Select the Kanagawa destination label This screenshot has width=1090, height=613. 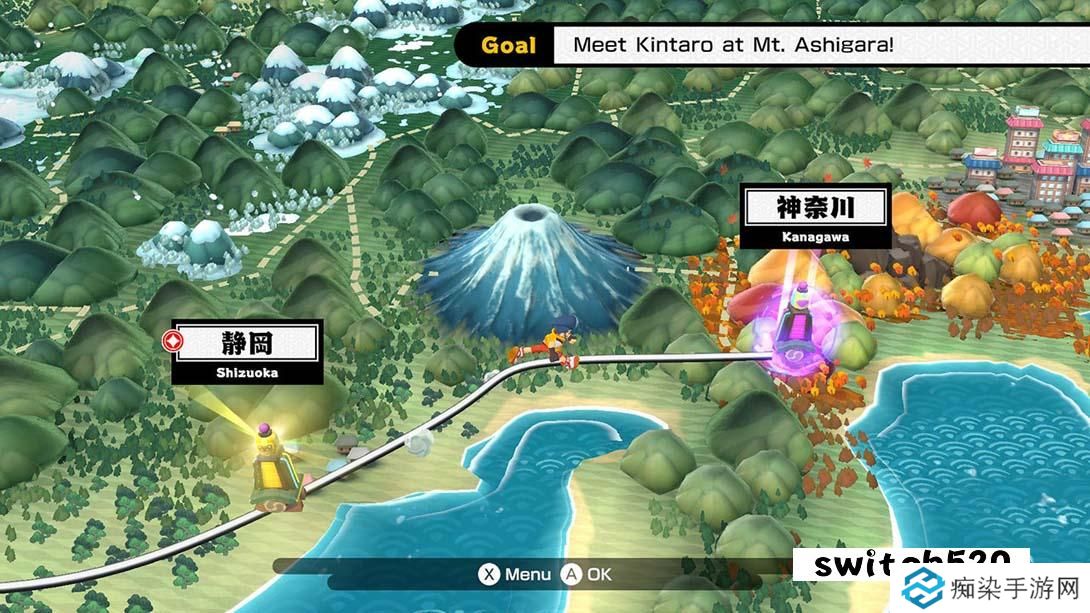tap(816, 216)
